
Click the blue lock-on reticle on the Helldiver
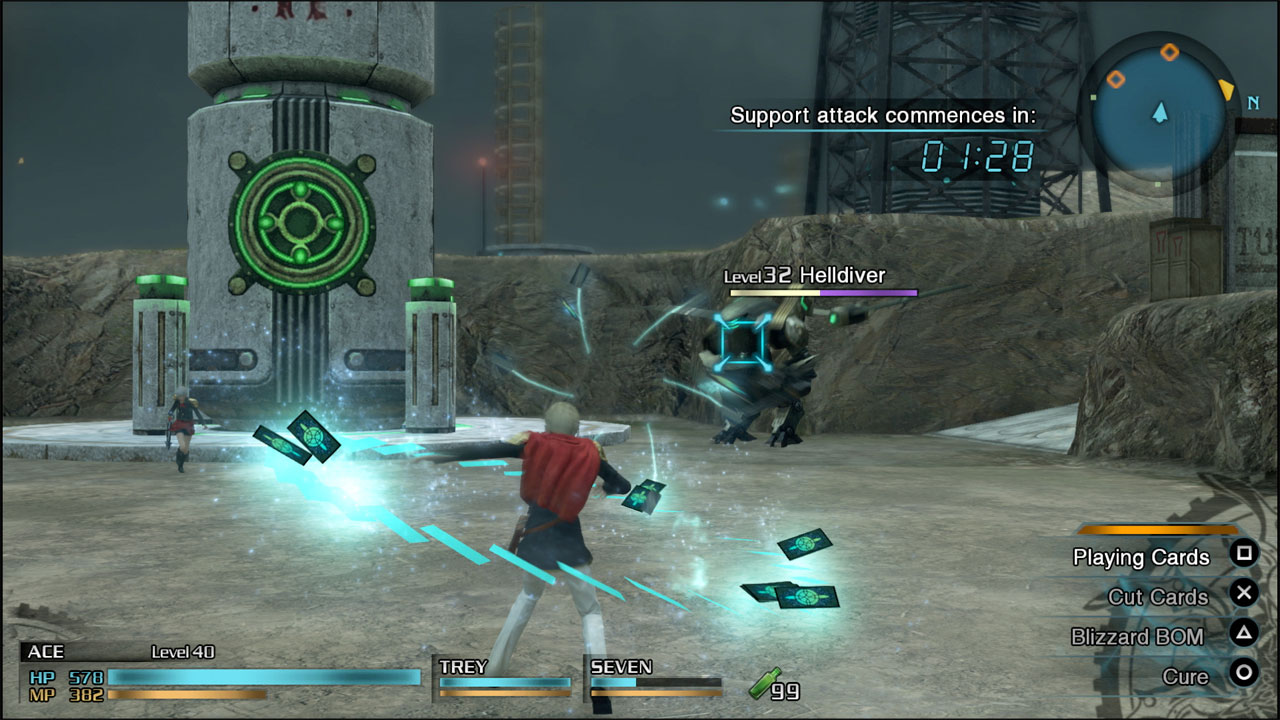click(740, 340)
